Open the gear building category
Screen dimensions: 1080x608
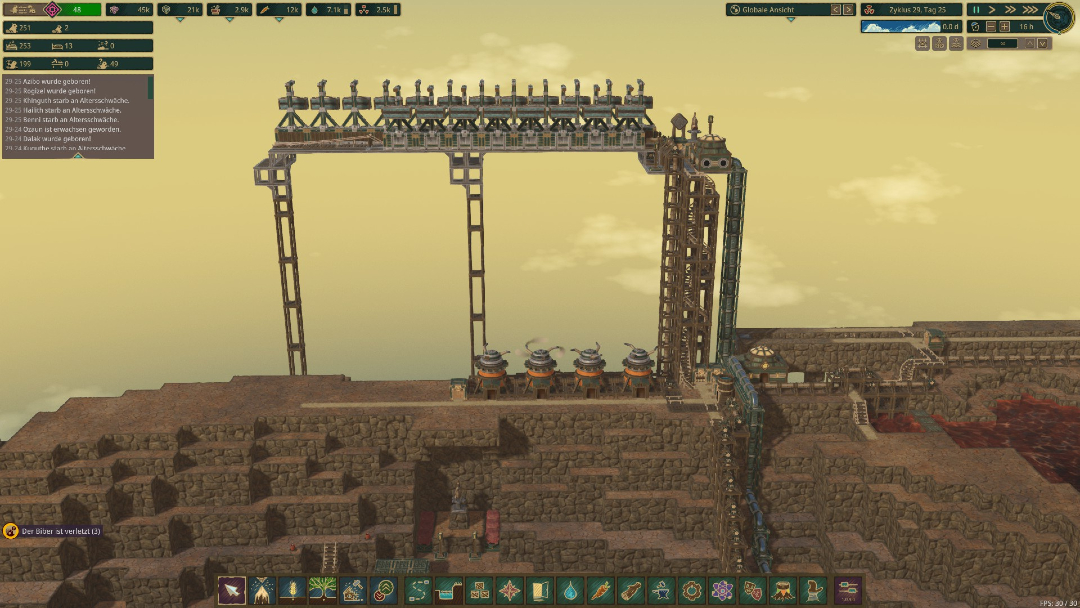point(691,590)
